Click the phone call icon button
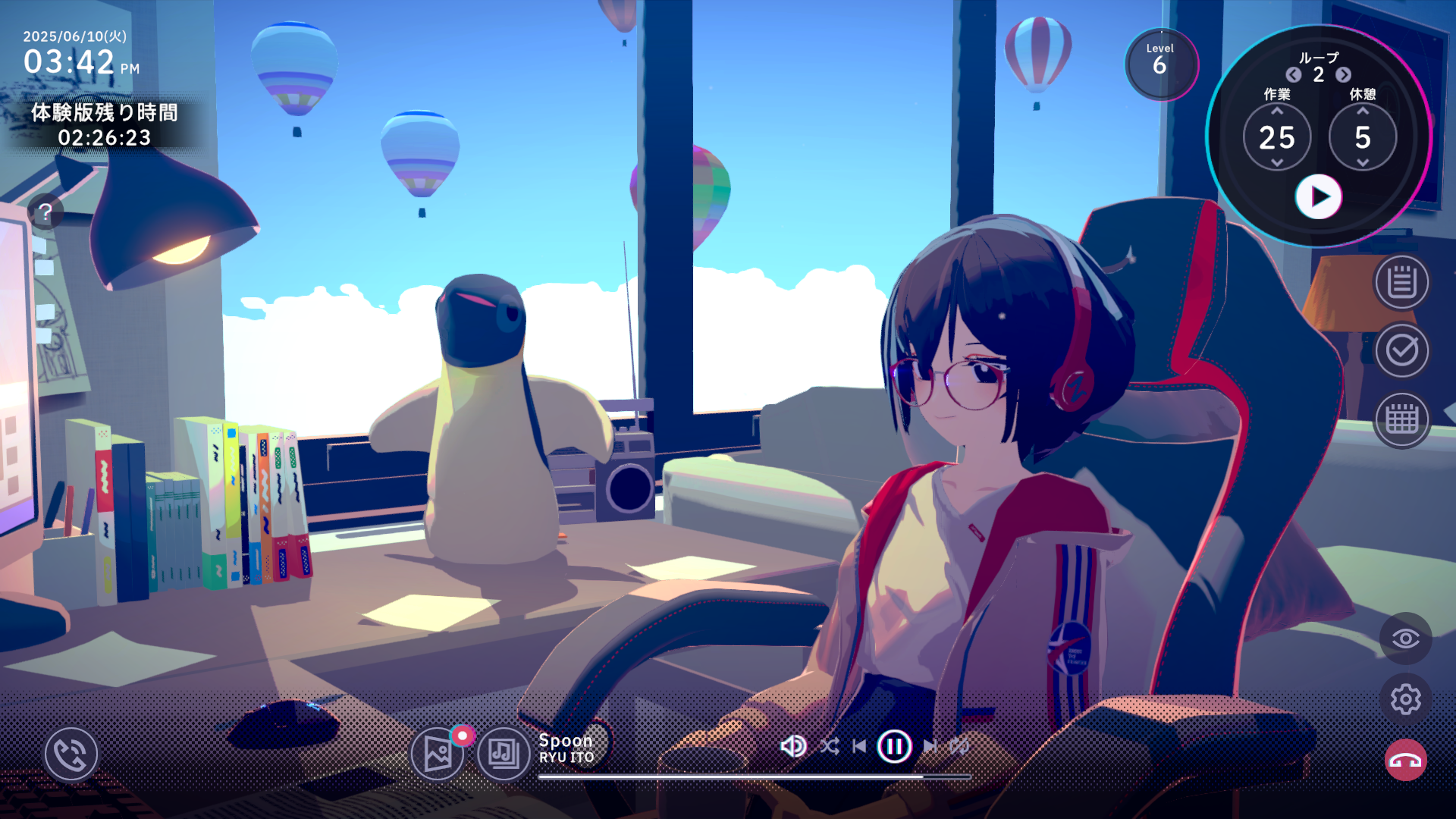 pos(71,754)
